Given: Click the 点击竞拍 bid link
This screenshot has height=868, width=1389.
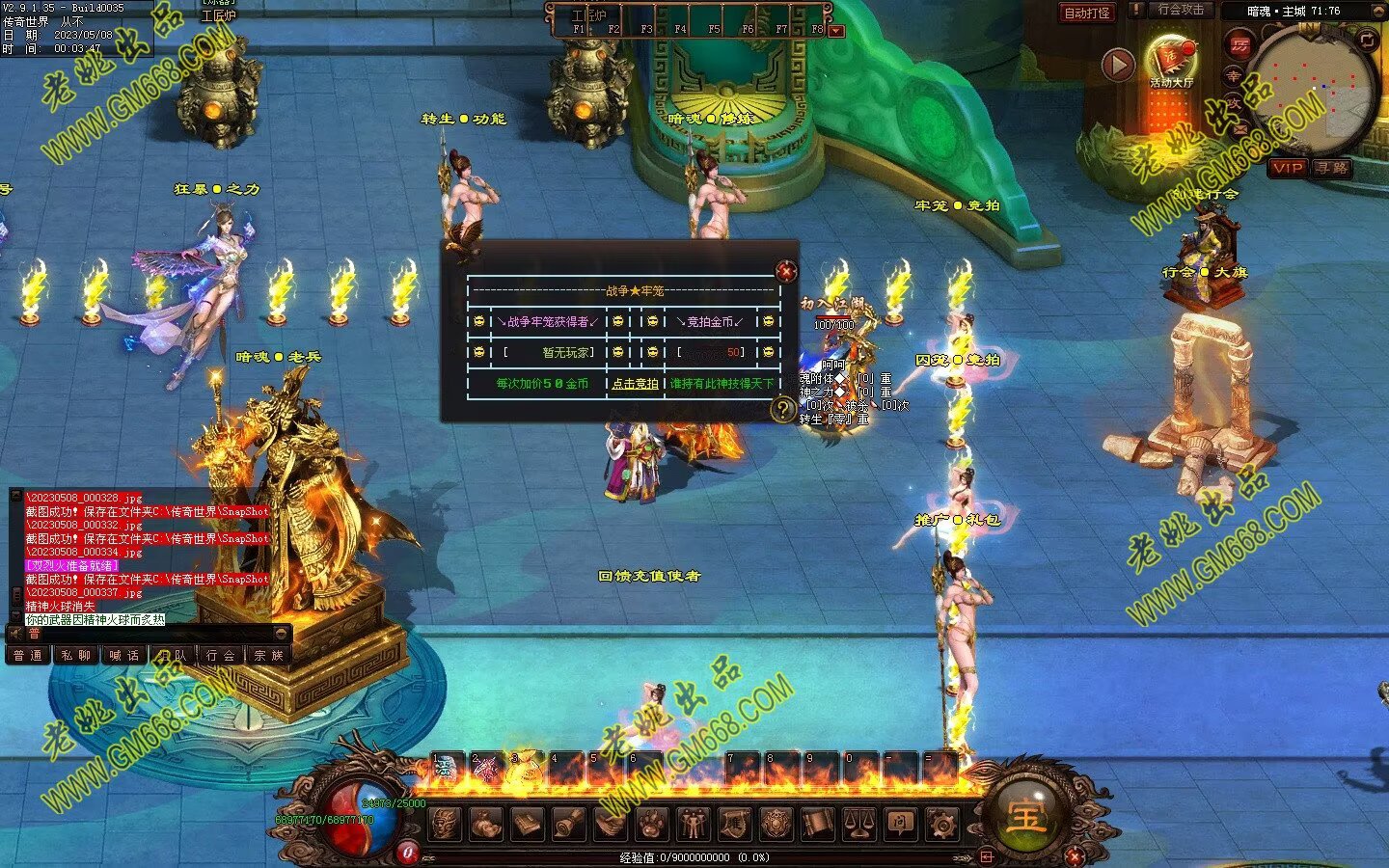Looking at the screenshot, I should pos(635,384).
